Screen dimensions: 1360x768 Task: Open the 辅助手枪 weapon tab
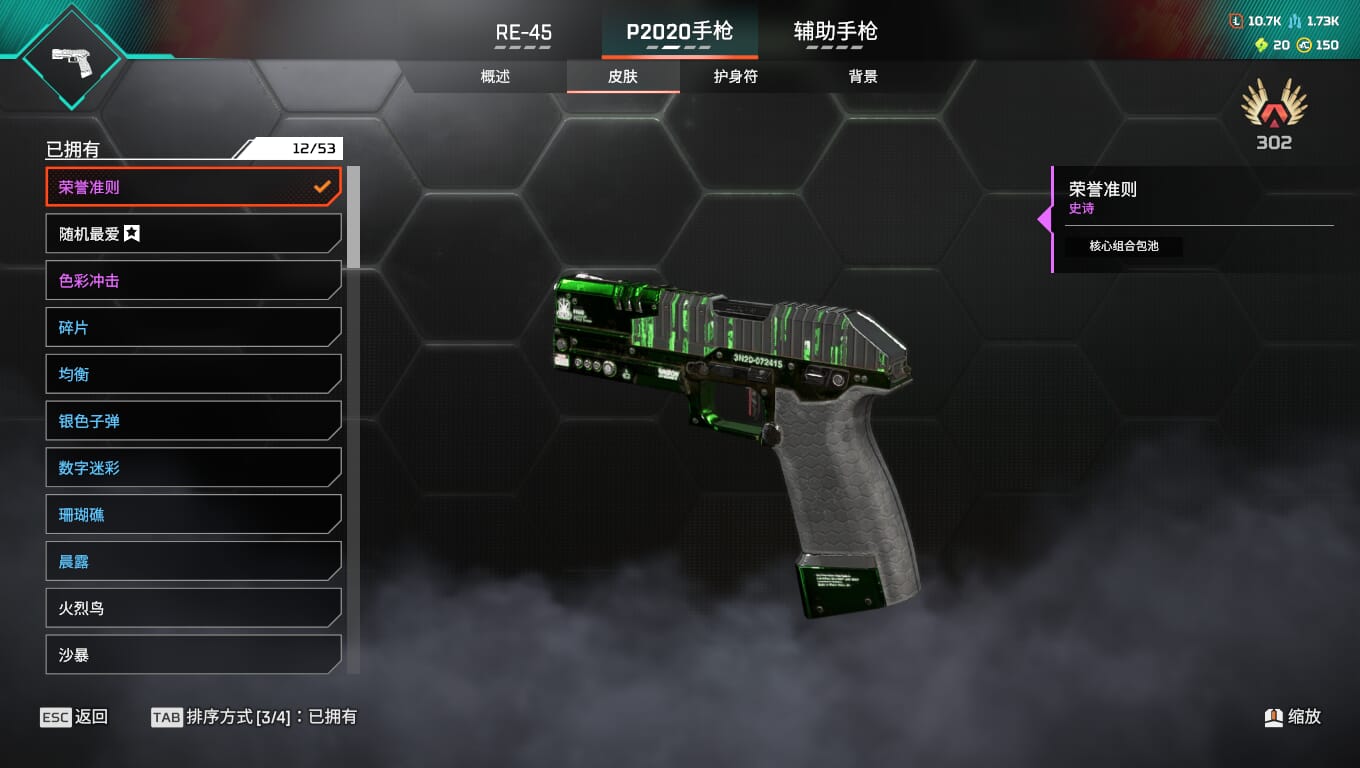point(835,32)
